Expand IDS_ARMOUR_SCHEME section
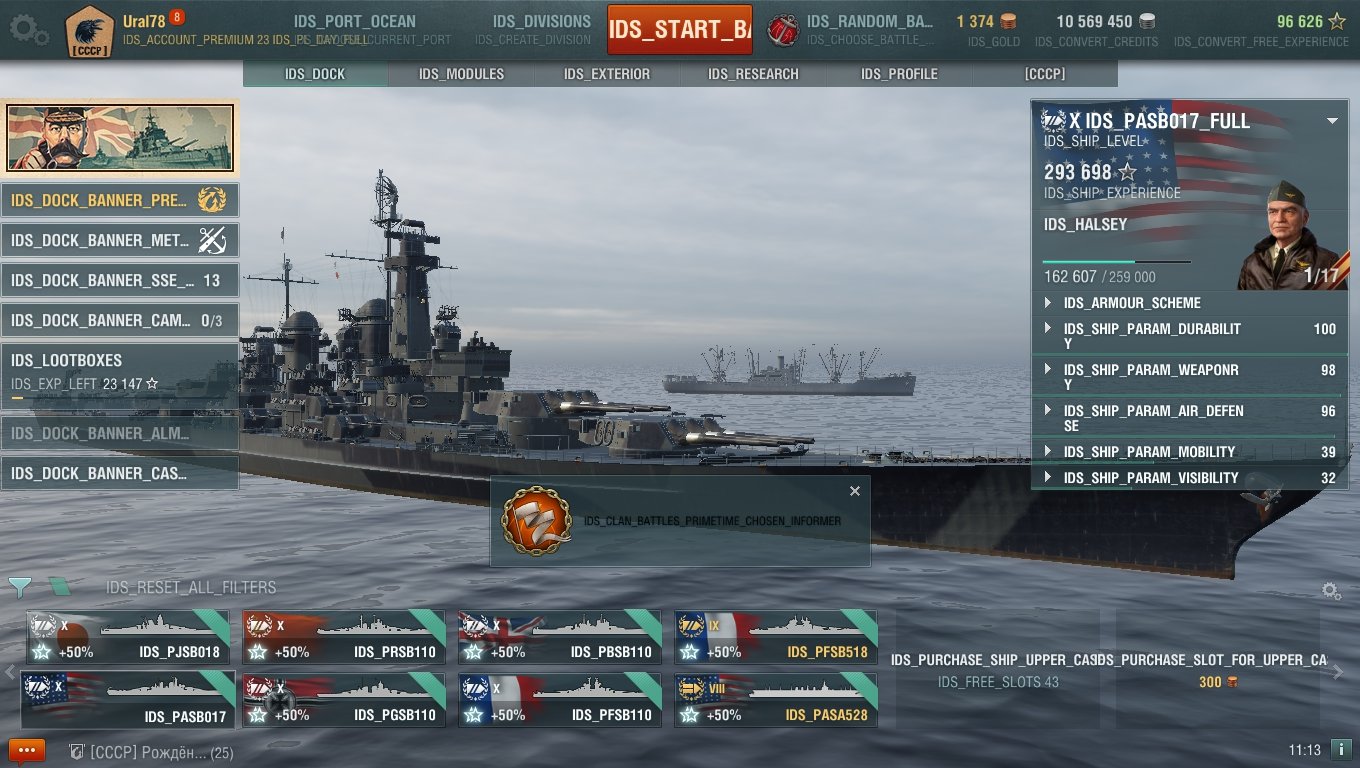The width and height of the screenshot is (1360, 768). click(1048, 303)
